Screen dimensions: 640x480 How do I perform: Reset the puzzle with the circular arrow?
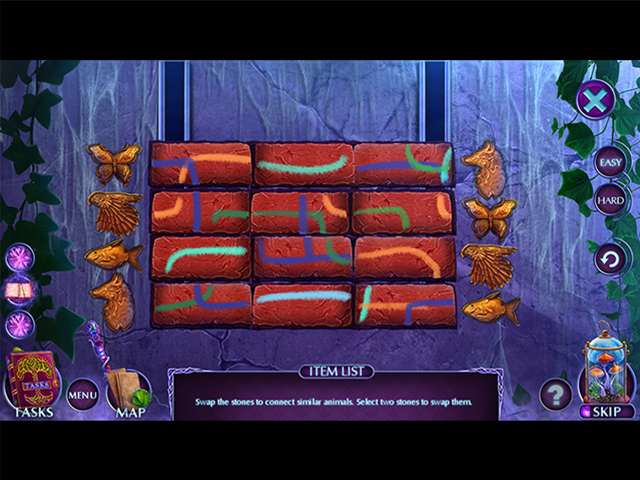click(609, 261)
